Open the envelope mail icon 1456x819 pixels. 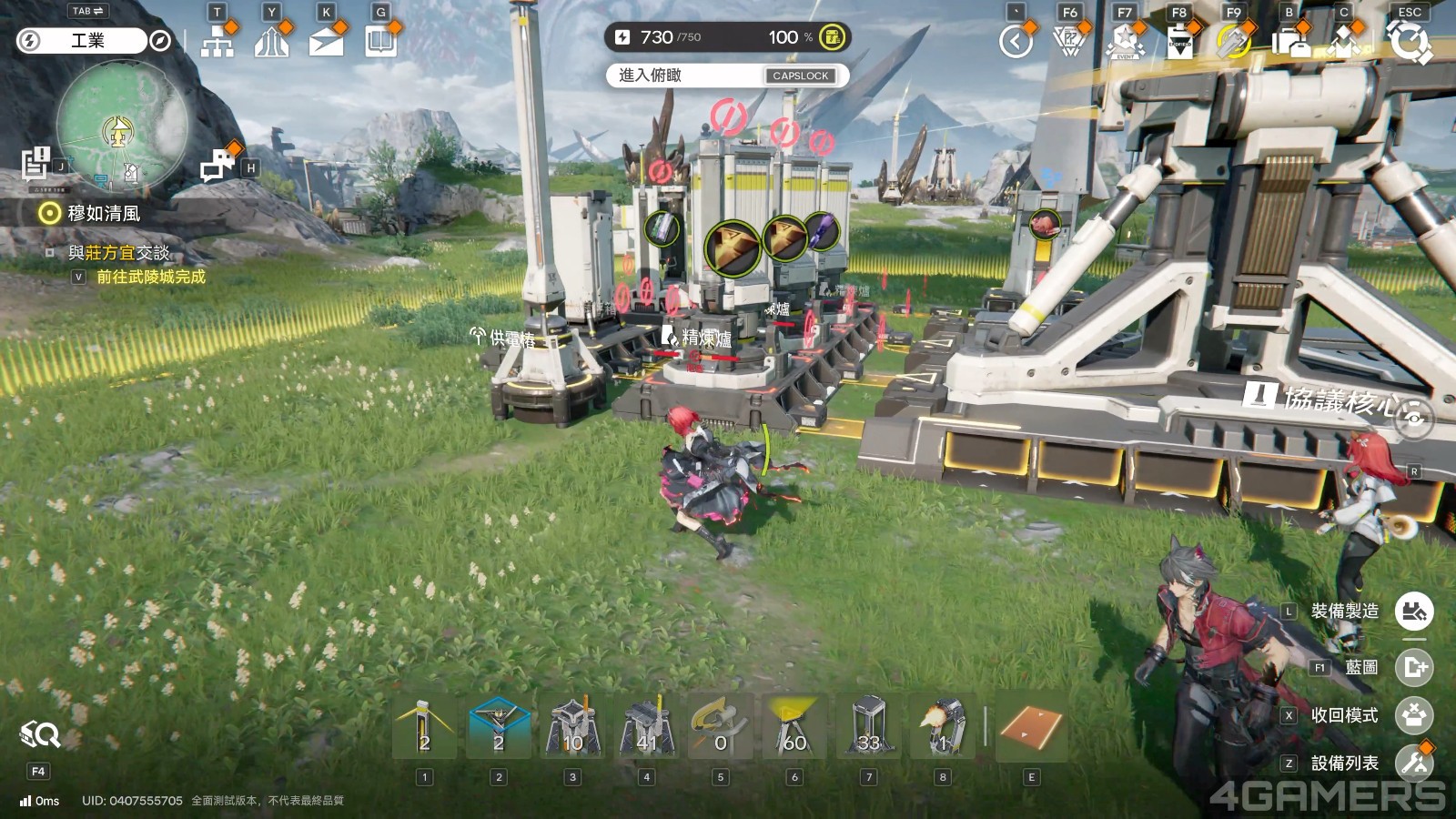[326, 41]
